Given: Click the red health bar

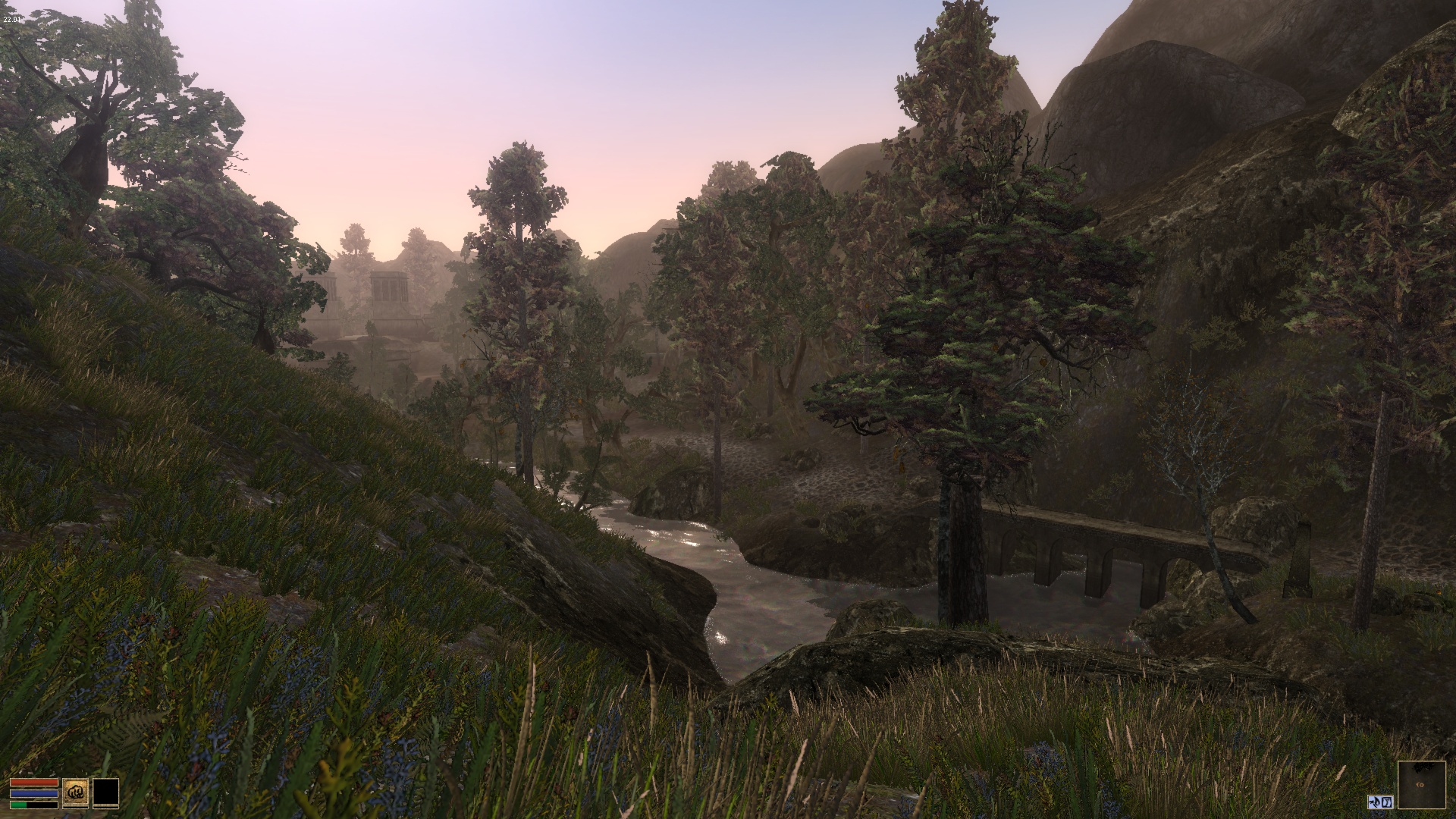Looking at the screenshot, I should click(34, 783).
